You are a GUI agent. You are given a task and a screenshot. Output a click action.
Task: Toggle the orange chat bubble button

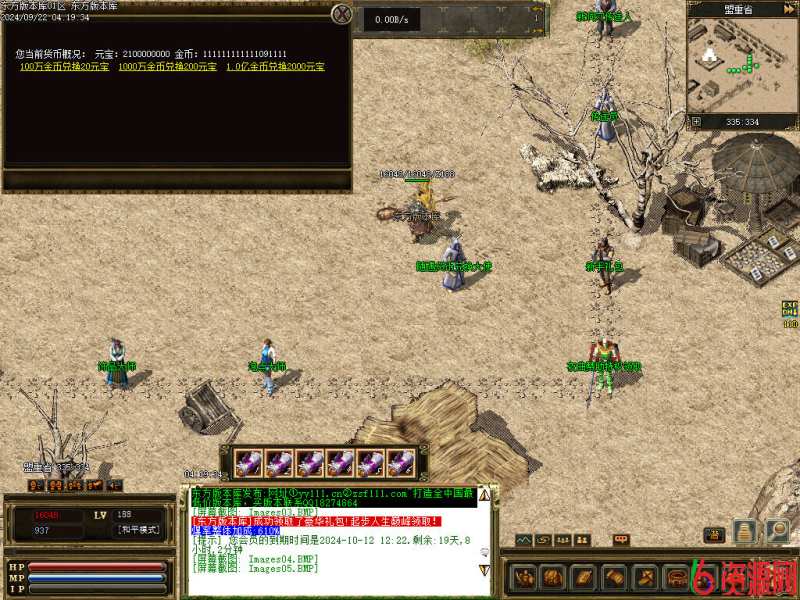[x=622, y=540]
